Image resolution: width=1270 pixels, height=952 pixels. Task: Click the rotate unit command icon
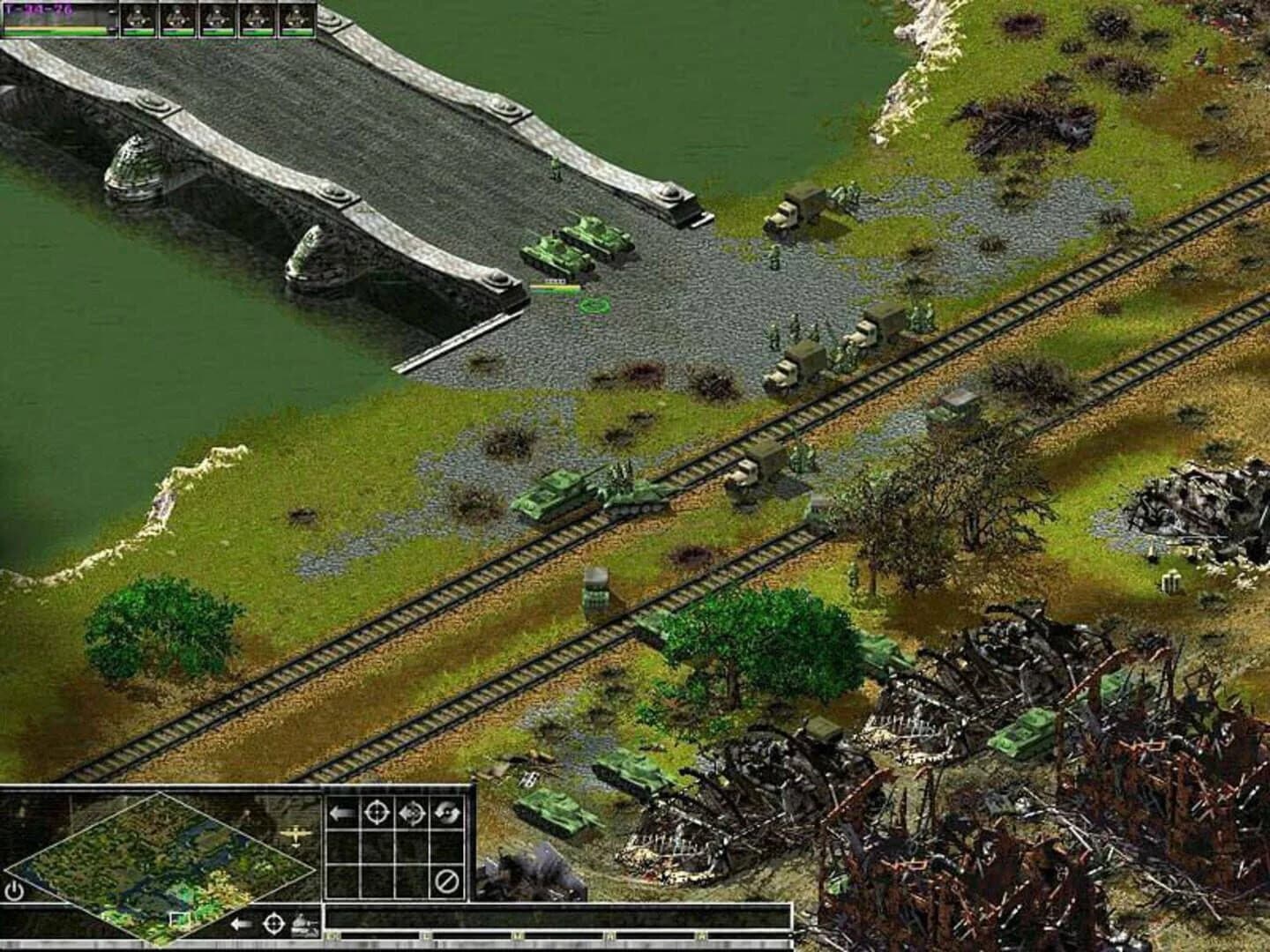[446, 813]
